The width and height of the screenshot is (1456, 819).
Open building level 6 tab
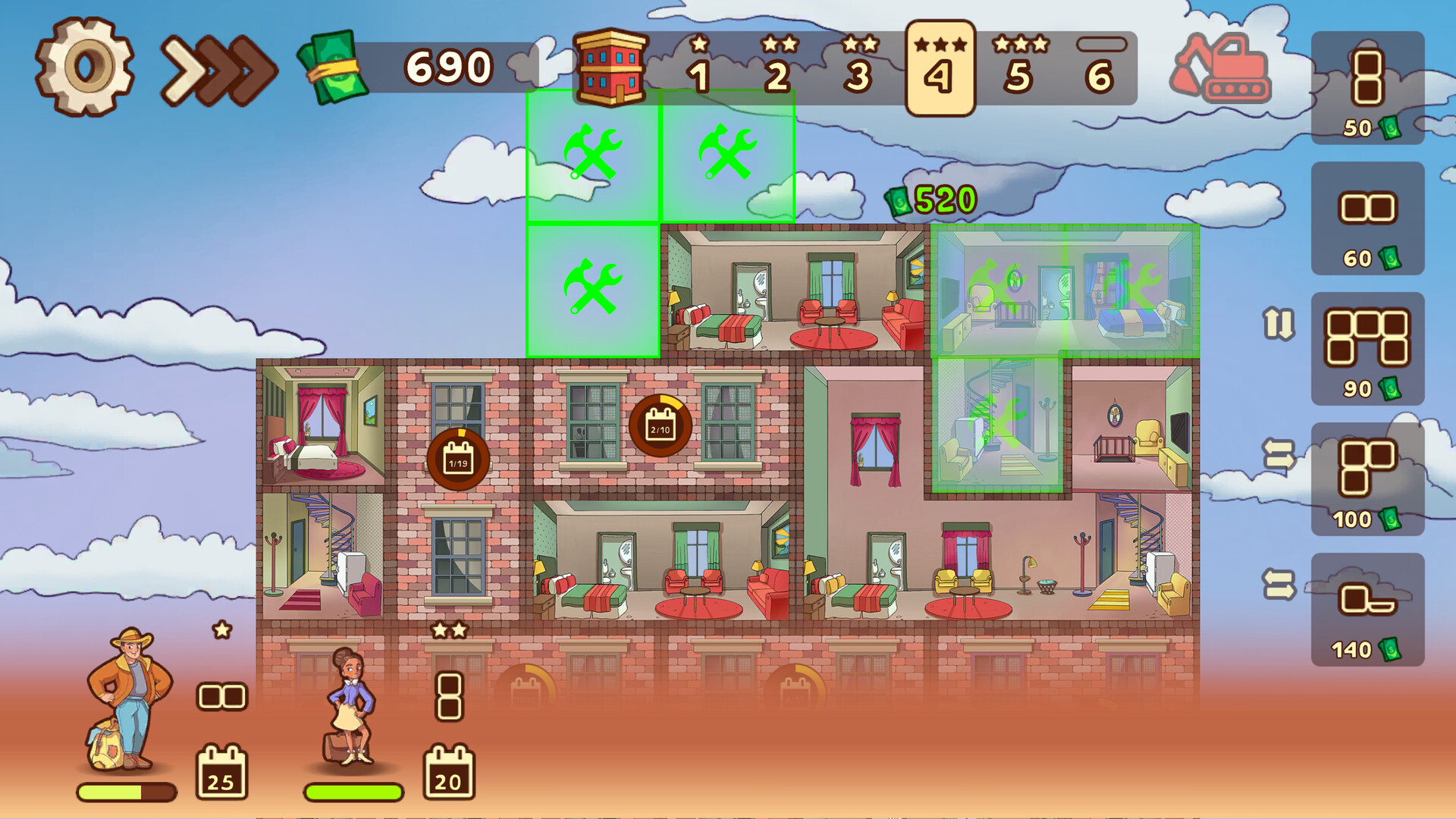pyautogui.click(x=1101, y=67)
